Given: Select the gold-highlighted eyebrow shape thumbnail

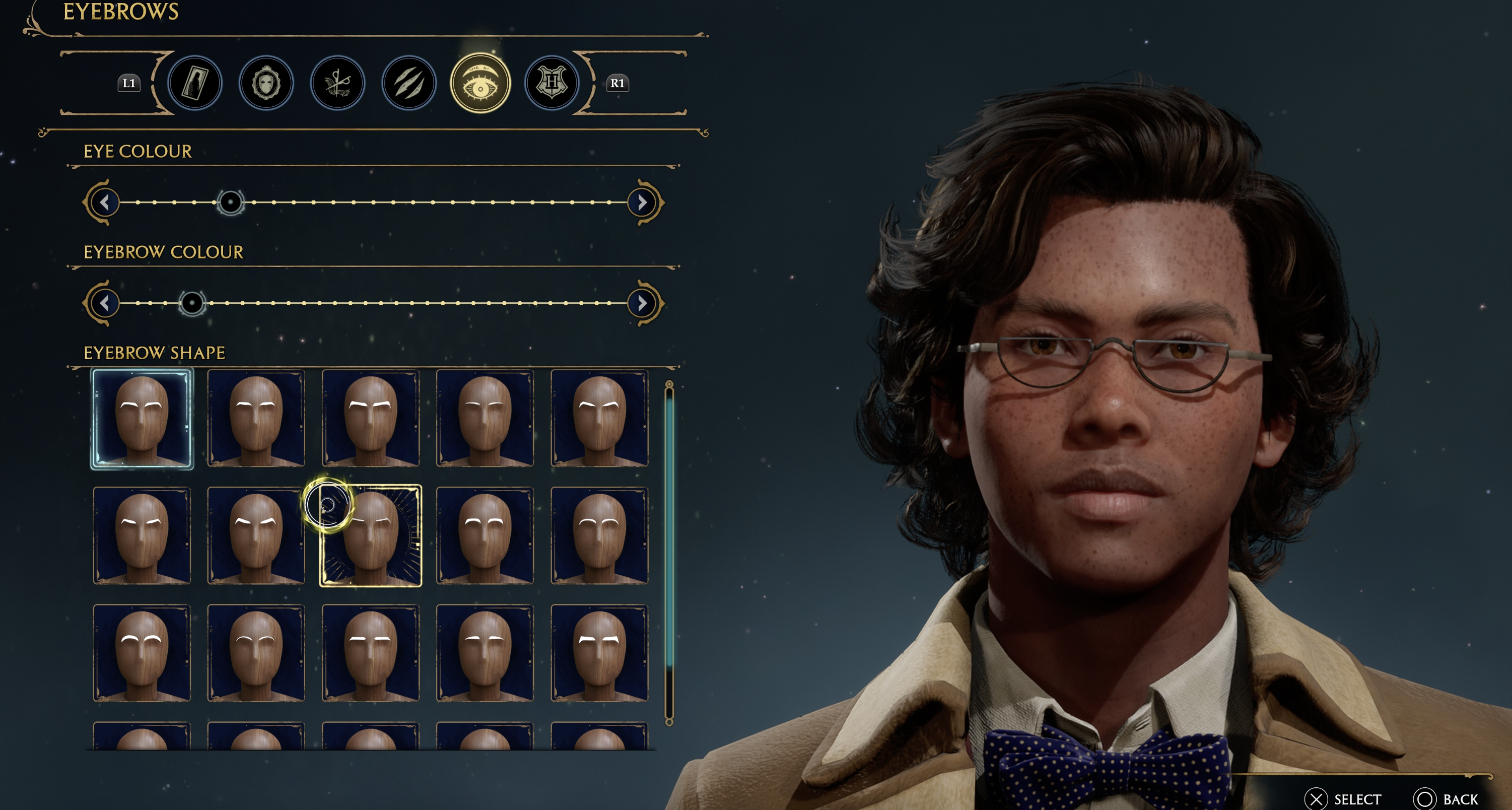Looking at the screenshot, I should (371, 536).
